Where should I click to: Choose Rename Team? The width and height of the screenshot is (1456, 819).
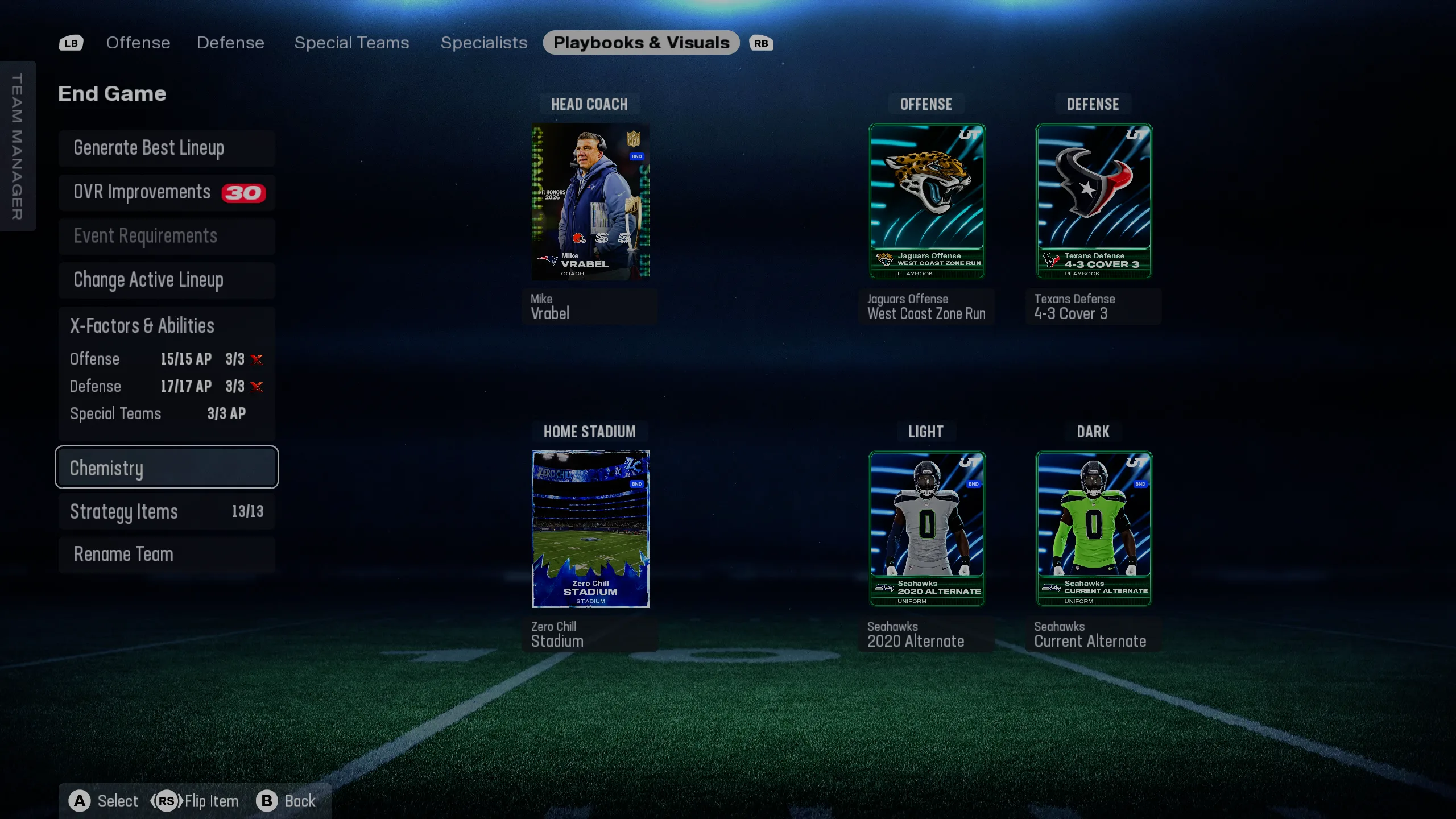(x=167, y=555)
